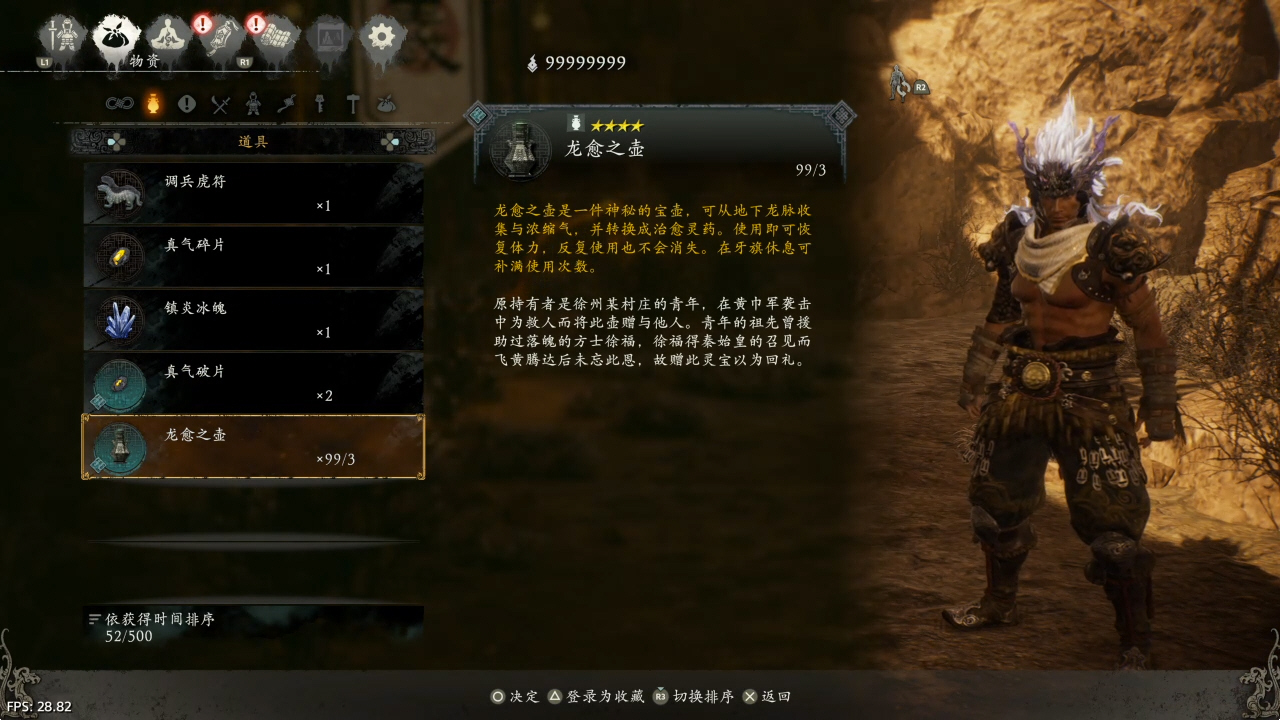Viewport: 1280px width, 720px height.
Task: Switch to the meditating figure tab
Action: 169,37
